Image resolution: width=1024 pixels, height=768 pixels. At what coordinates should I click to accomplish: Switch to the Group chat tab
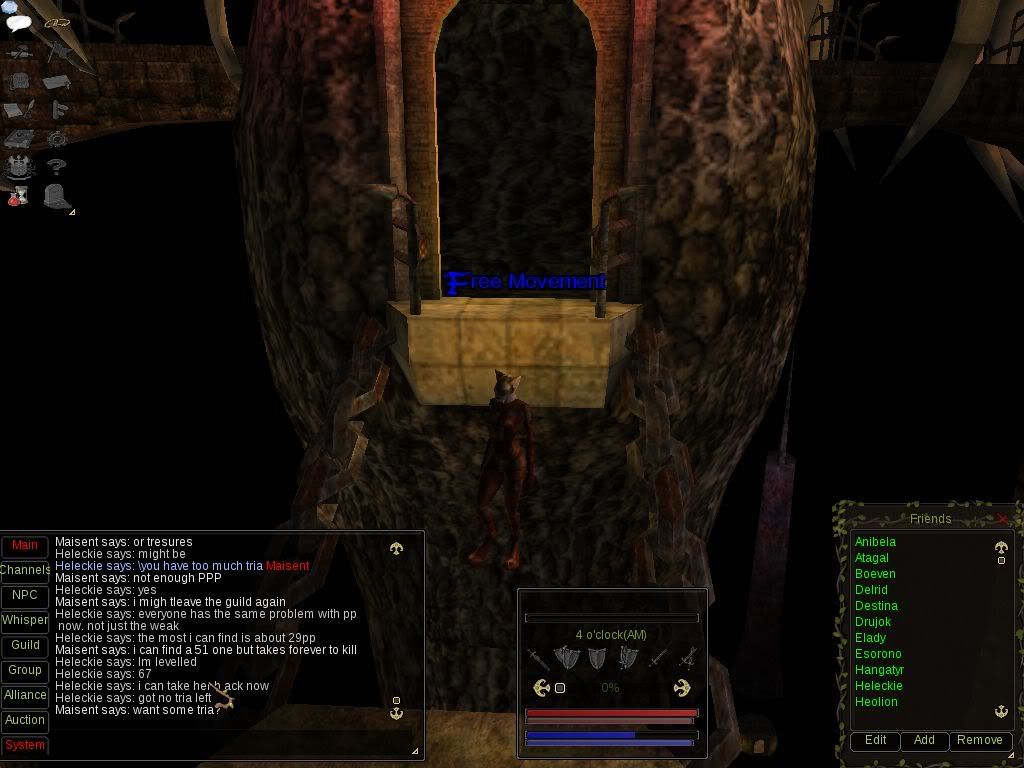(x=25, y=670)
